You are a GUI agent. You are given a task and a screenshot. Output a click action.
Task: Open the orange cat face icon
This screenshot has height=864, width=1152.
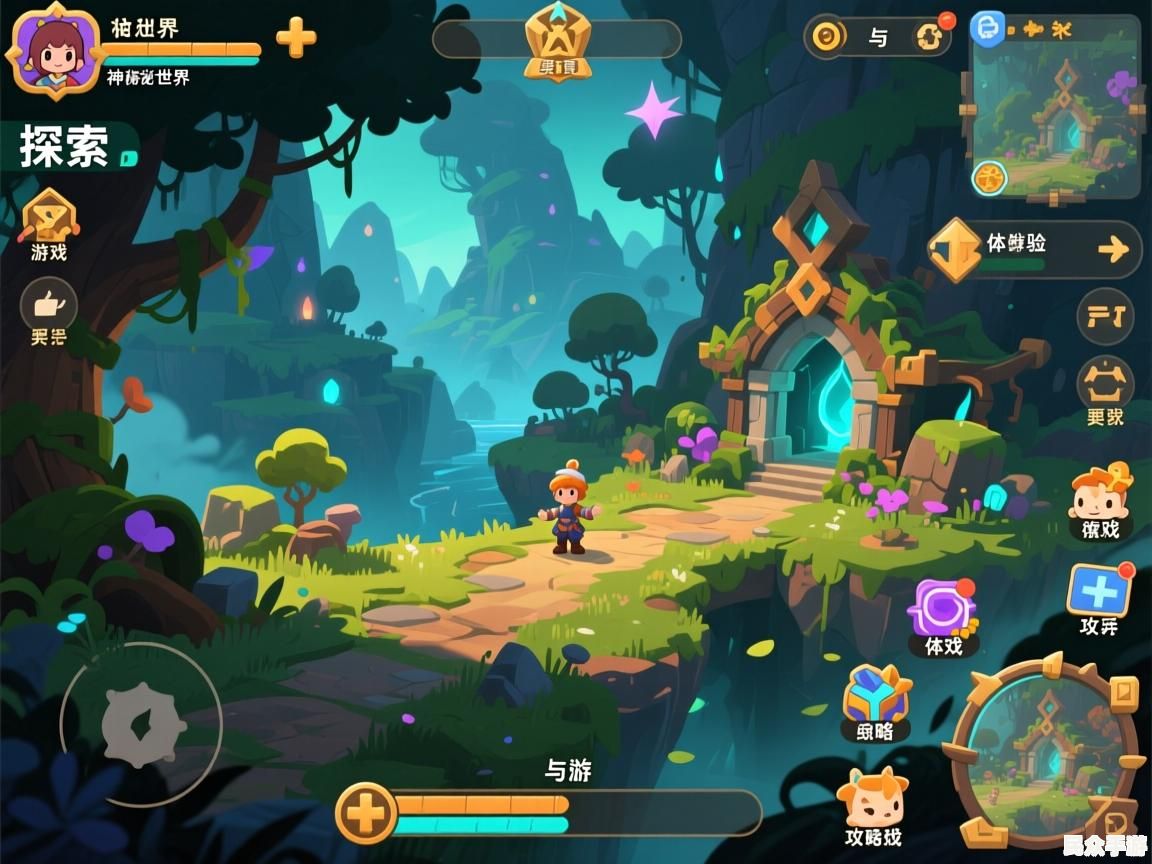coord(871,800)
